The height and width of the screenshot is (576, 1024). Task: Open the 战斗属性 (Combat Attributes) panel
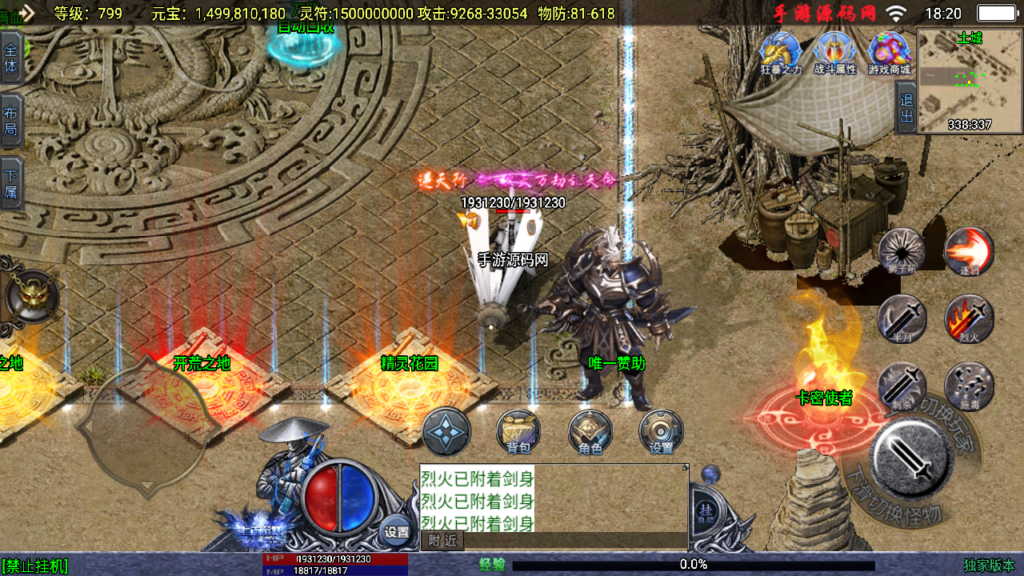pyautogui.click(x=835, y=52)
